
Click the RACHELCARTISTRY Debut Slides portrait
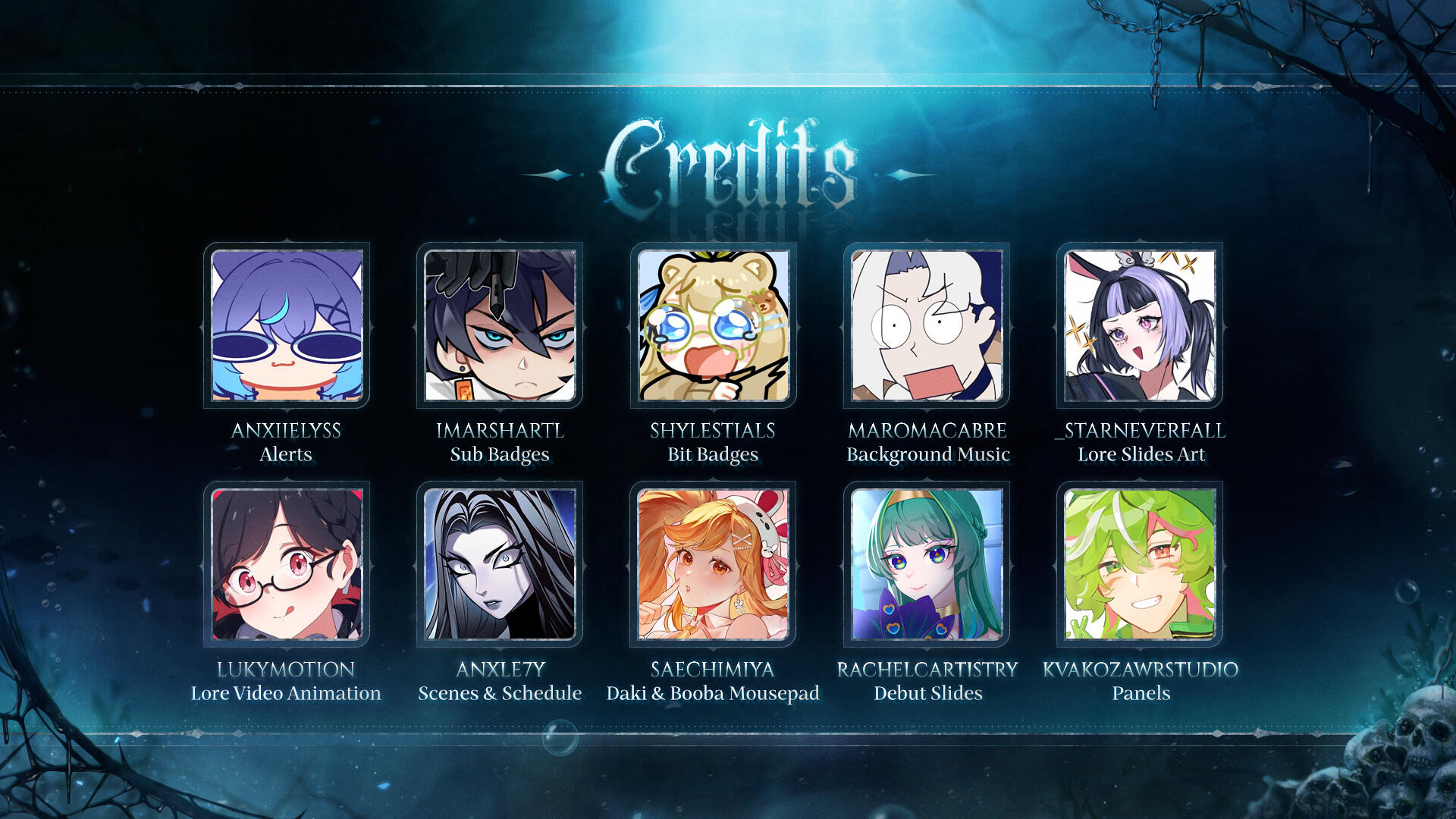pyautogui.click(x=927, y=564)
